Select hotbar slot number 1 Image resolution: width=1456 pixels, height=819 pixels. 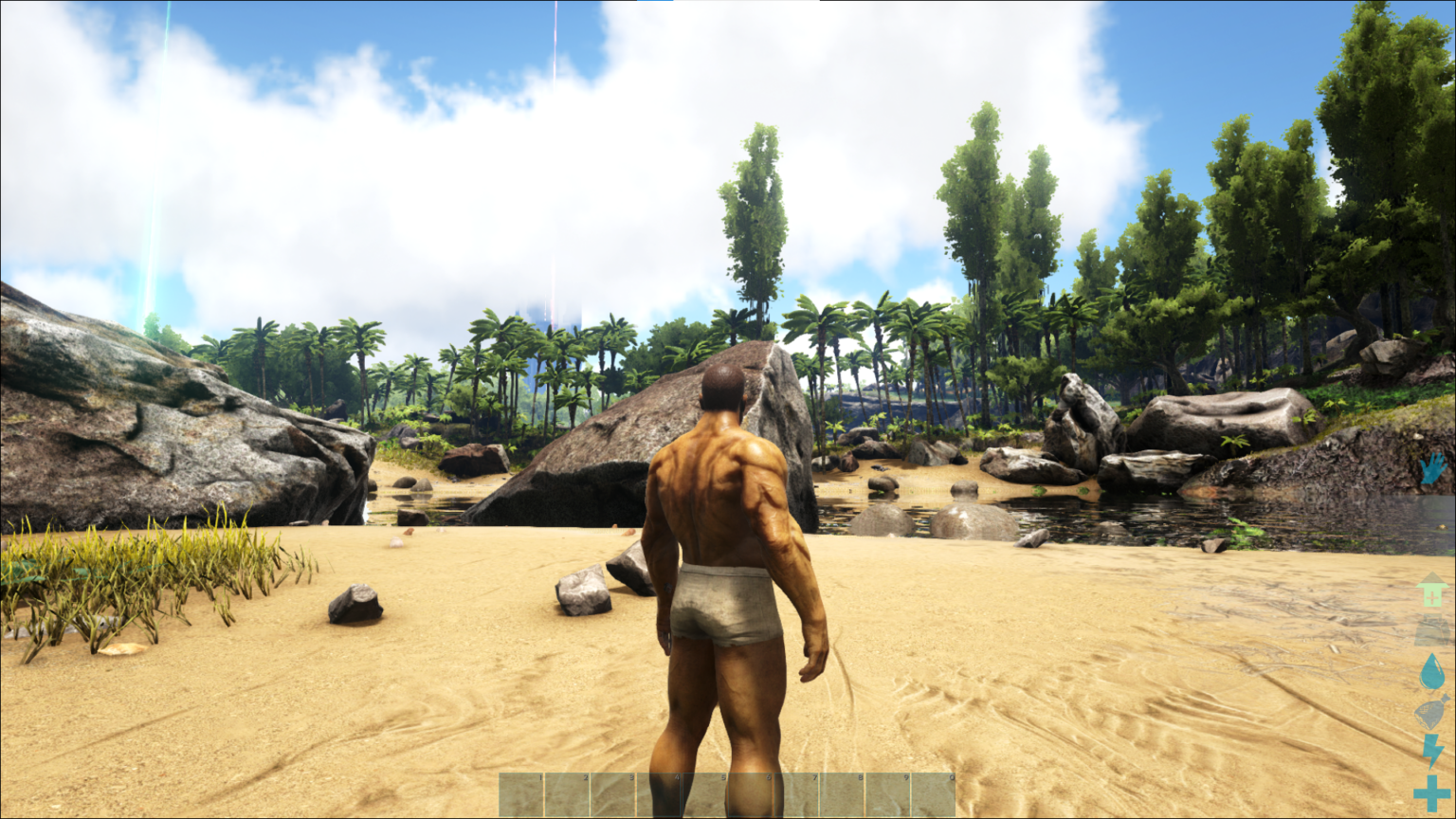coord(521,794)
